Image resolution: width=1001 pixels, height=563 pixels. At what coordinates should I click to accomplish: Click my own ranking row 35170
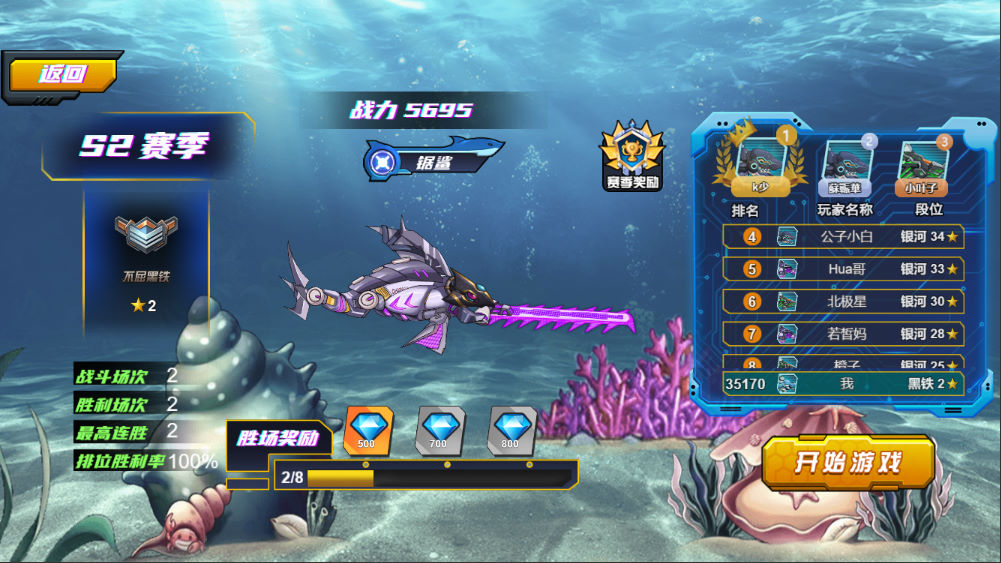click(x=843, y=384)
